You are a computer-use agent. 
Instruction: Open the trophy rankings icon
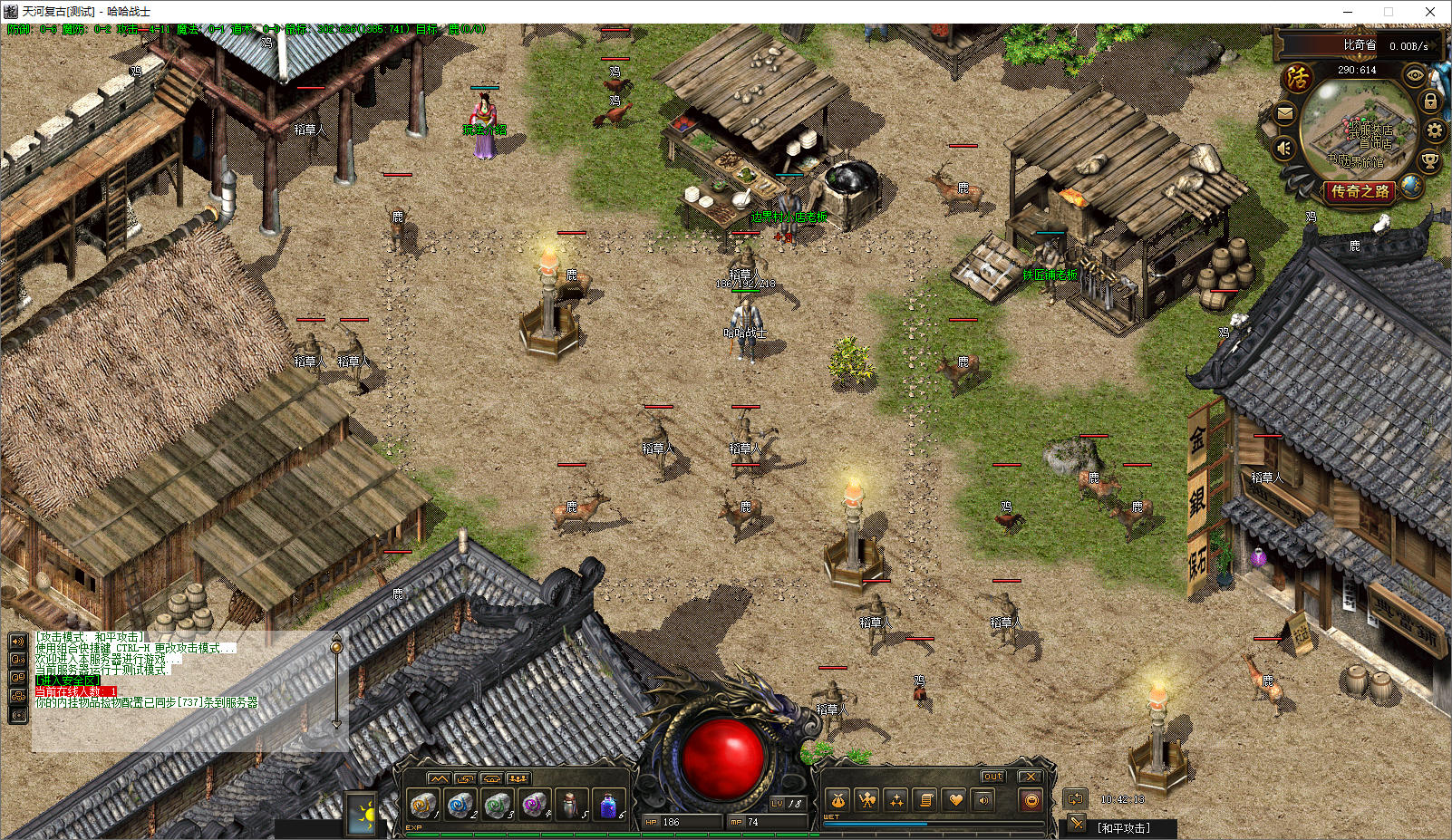click(1429, 161)
